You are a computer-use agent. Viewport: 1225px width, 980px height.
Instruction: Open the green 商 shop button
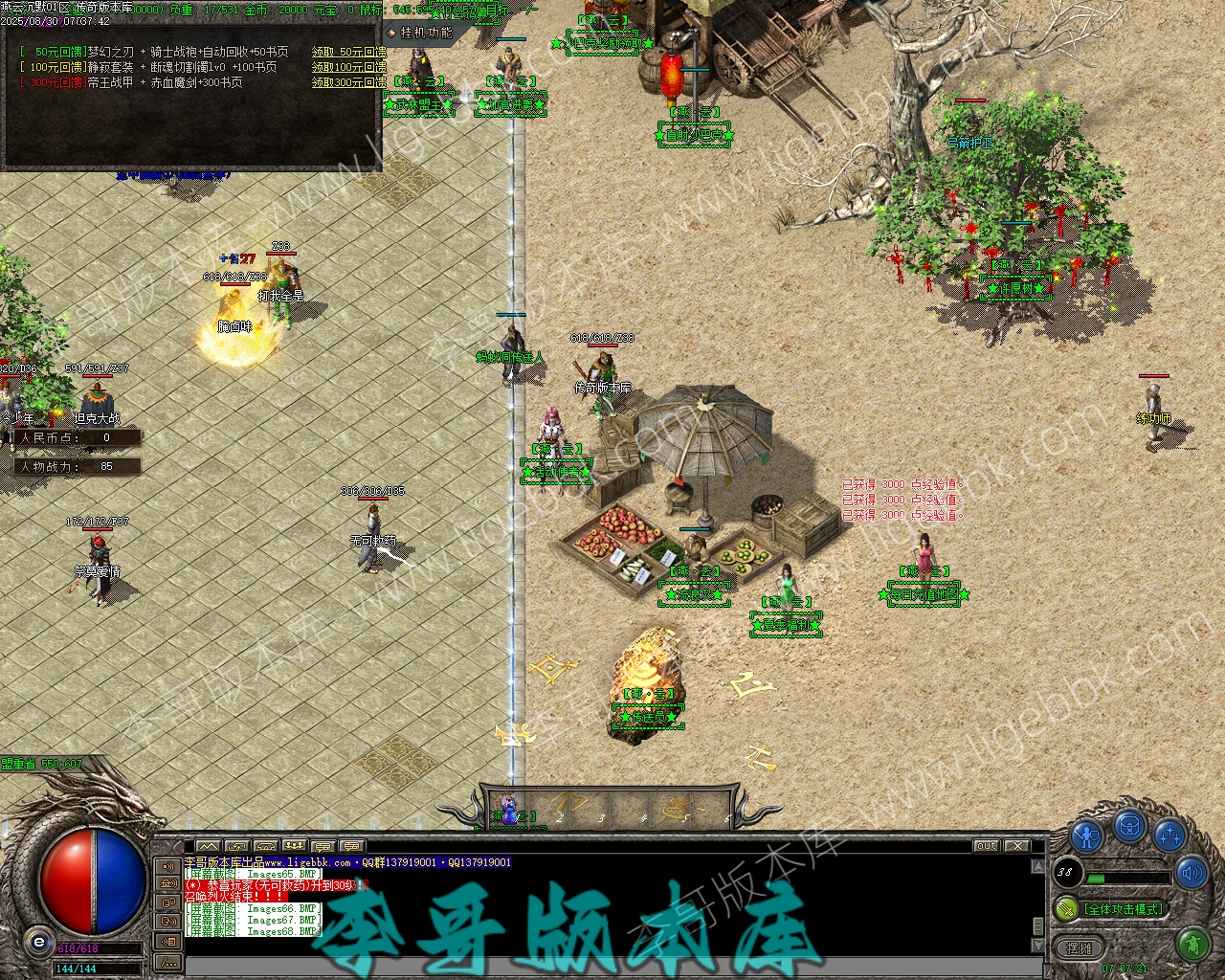click(1192, 946)
